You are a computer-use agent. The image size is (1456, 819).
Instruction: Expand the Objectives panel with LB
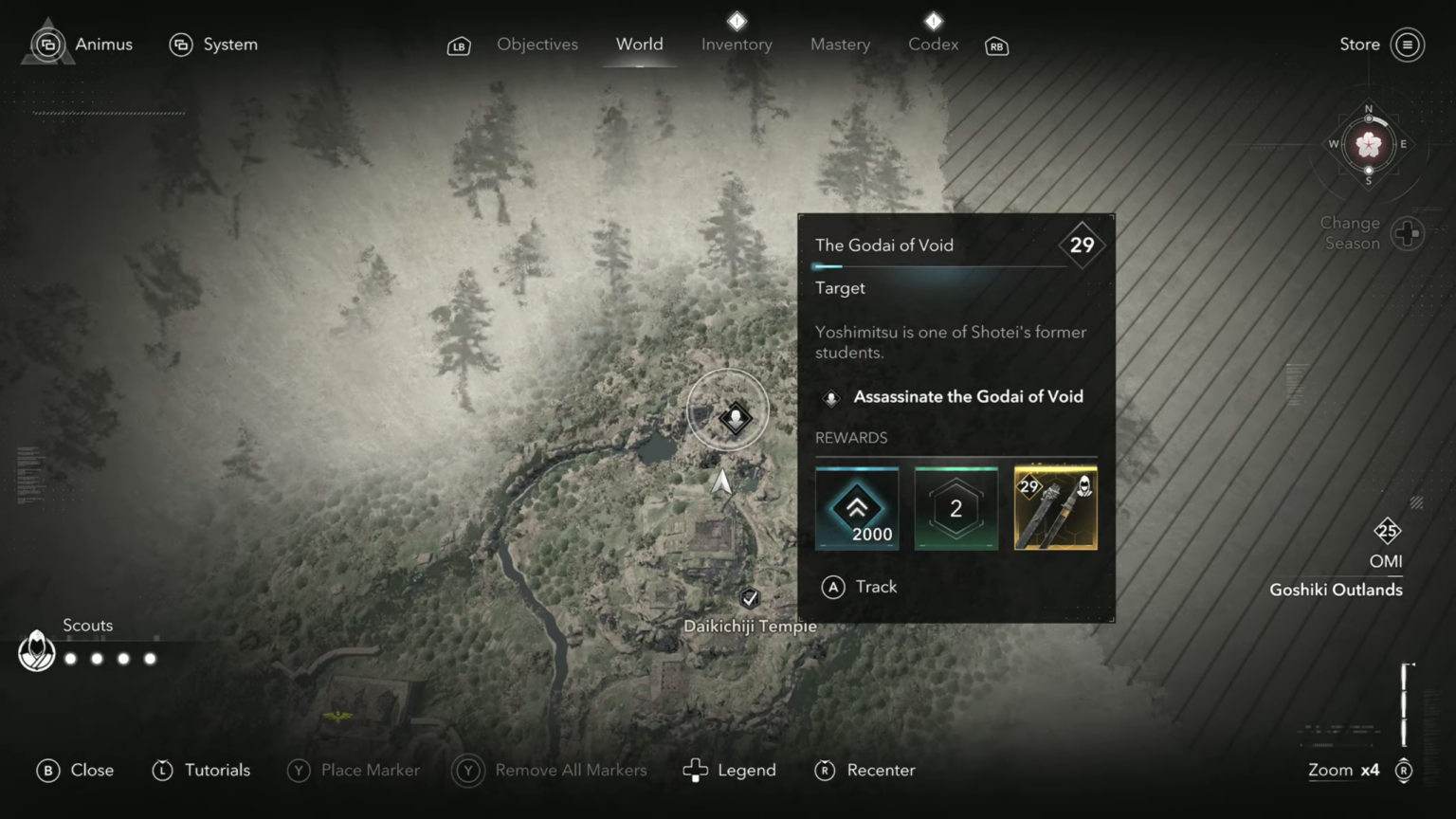point(459,45)
